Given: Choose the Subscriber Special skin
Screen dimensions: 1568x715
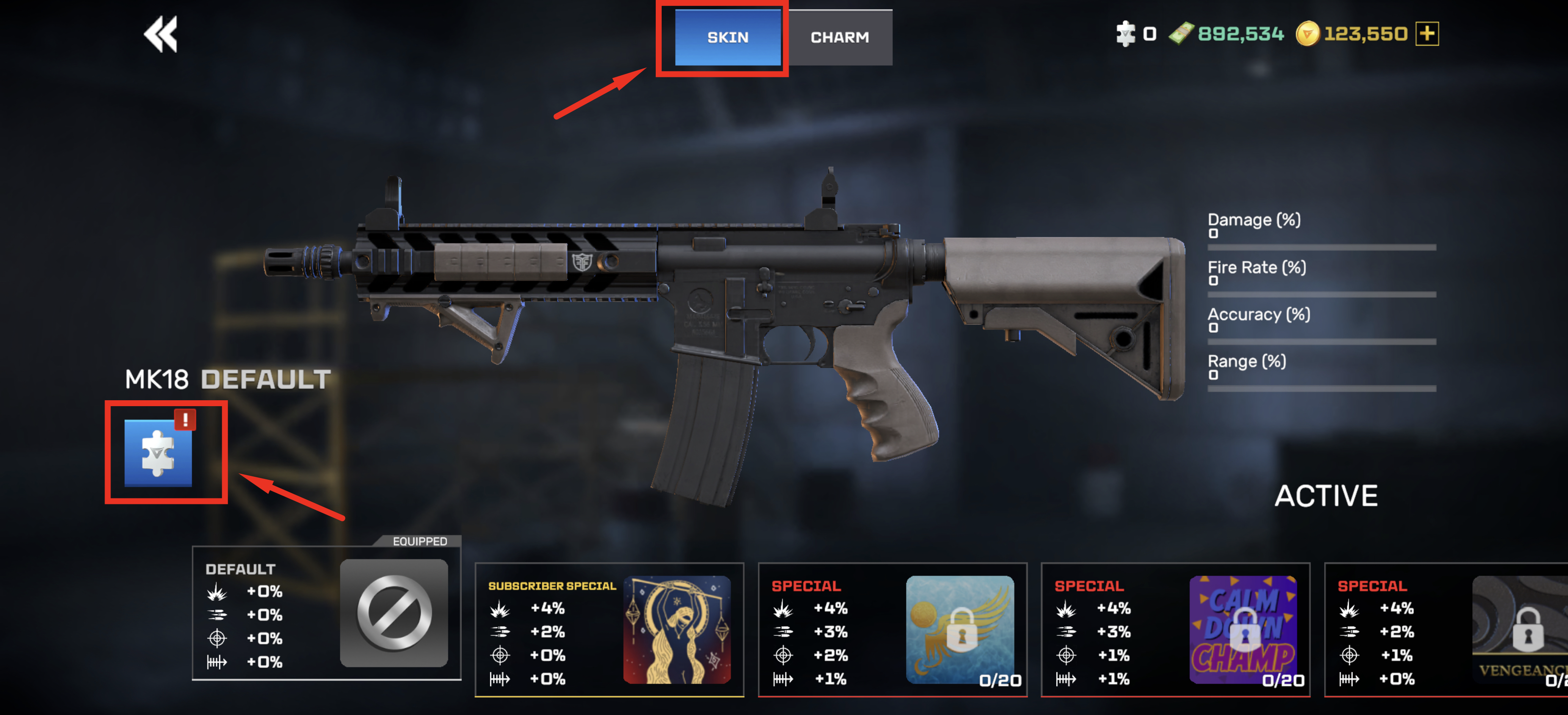Looking at the screenshot, I should click(x=609, y=629).
